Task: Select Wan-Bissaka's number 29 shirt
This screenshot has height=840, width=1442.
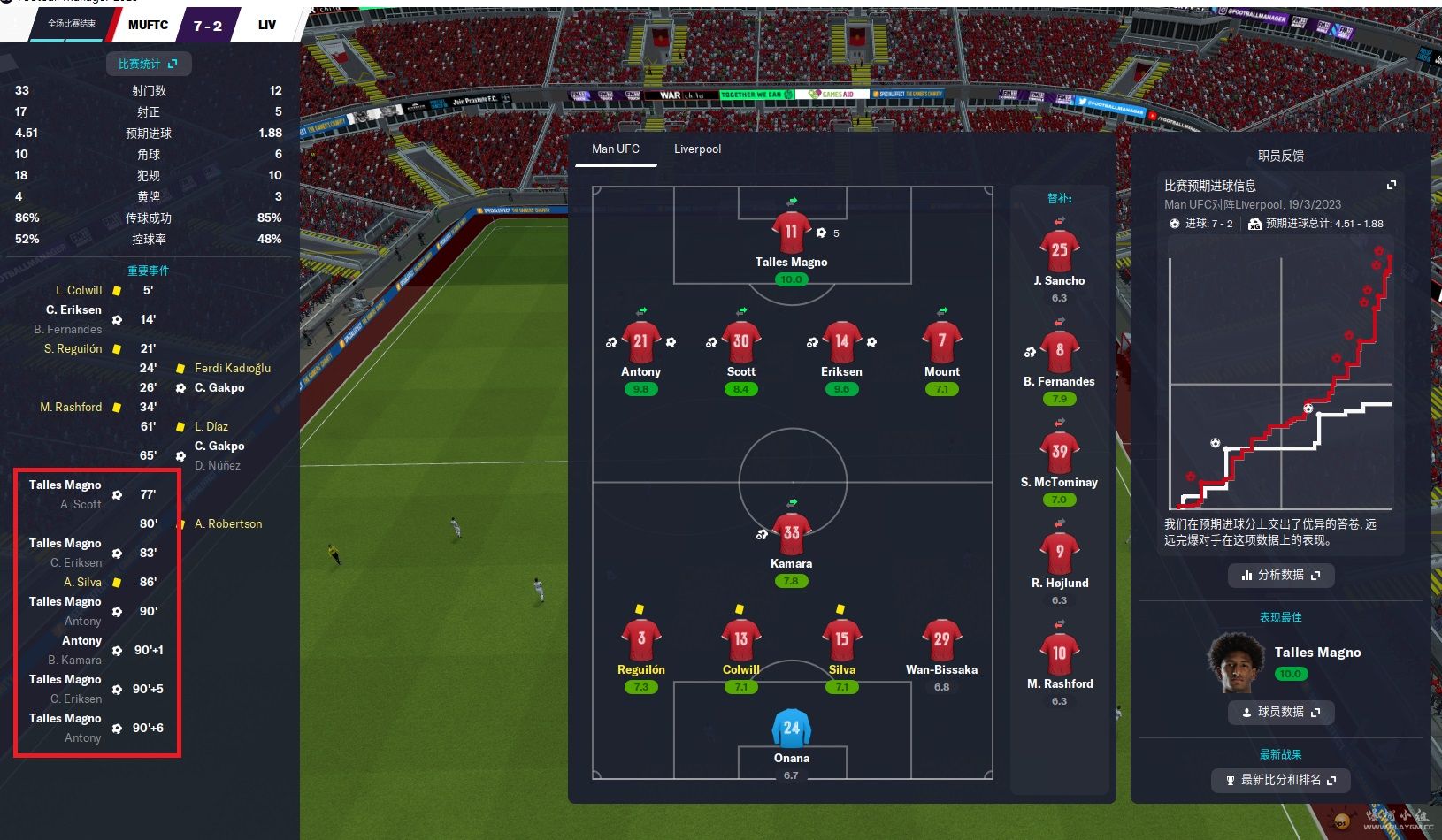Action: [x=941, y=639]
